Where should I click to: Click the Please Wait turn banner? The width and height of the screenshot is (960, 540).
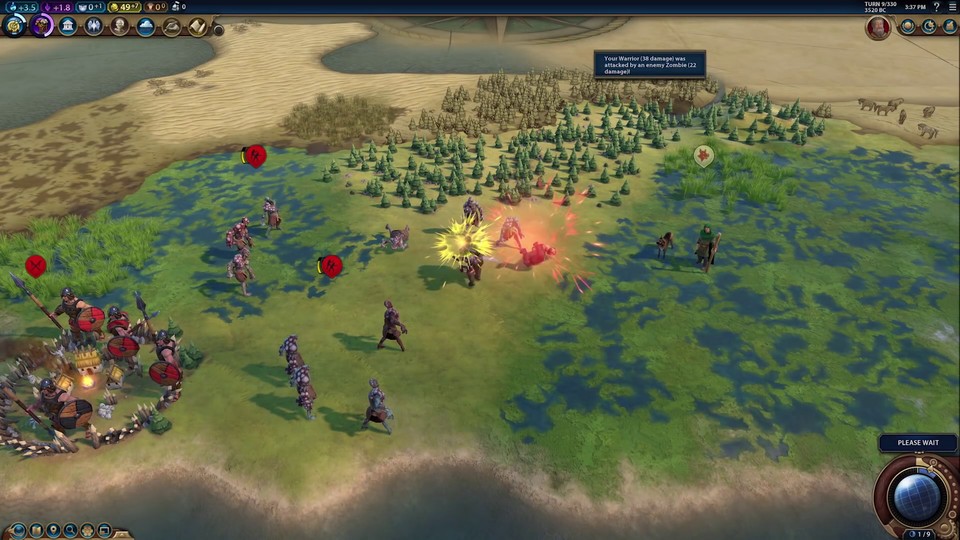pyautogui.click(x=918, y=443)
